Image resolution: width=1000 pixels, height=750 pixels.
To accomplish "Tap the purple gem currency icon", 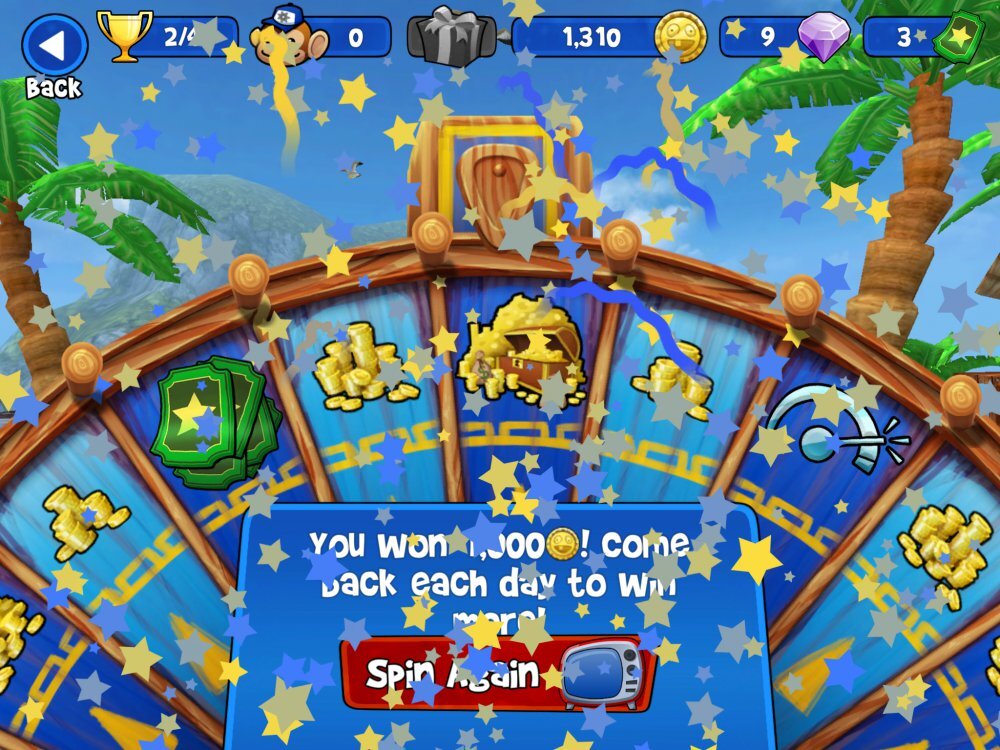I will pyautogui.click(x=822, y=38).
